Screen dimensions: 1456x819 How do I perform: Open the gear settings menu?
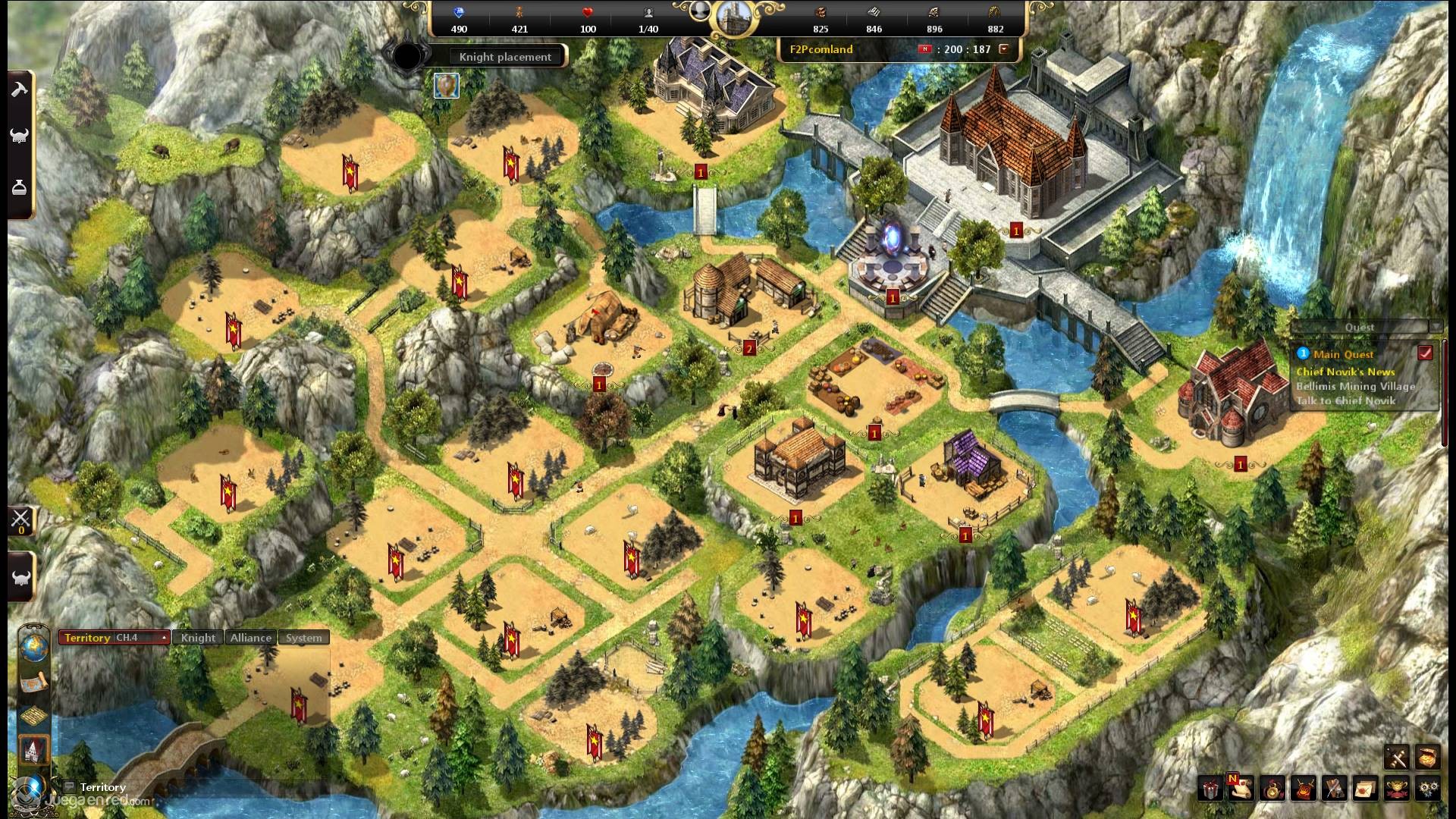(1429, 789)
